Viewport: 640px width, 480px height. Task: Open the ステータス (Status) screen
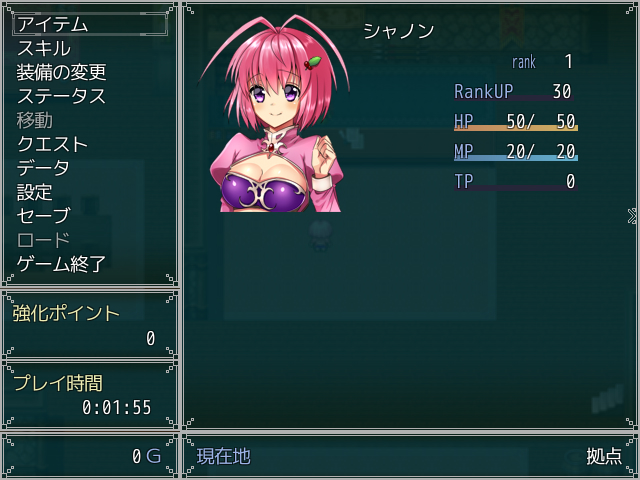61,96
